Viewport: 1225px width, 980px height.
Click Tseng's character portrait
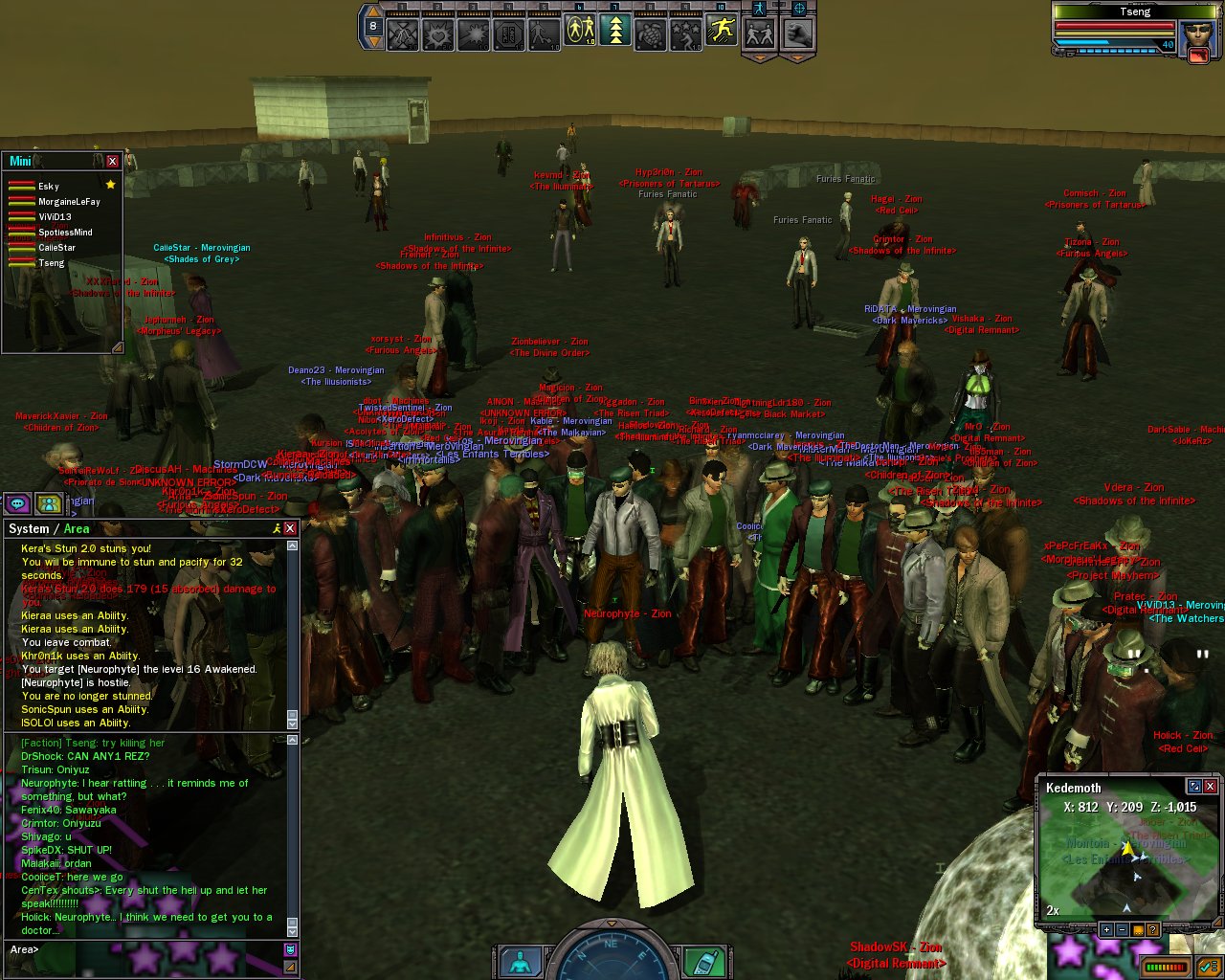[1198, 38]
